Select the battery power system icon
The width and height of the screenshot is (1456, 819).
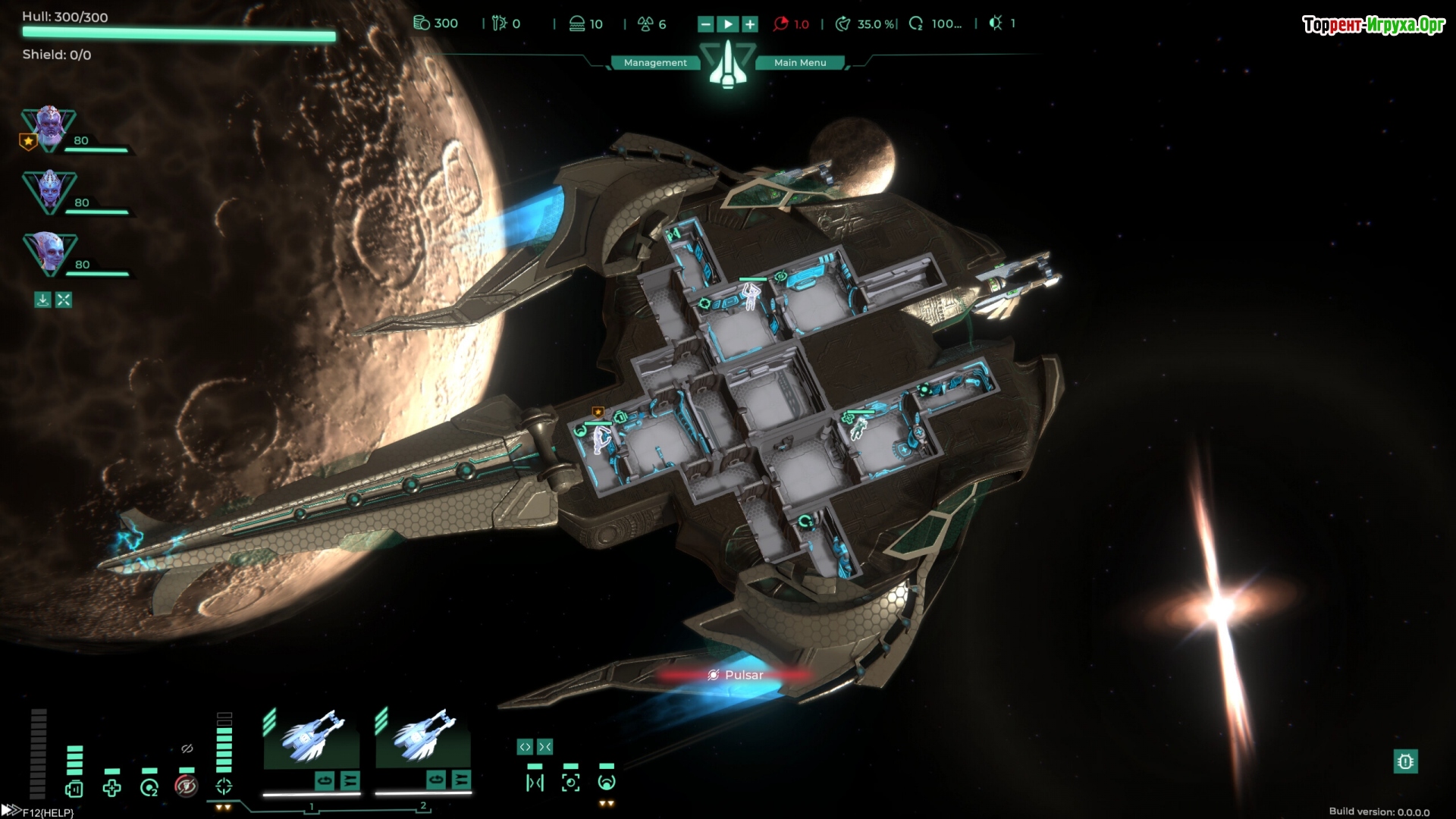[74, 789]
